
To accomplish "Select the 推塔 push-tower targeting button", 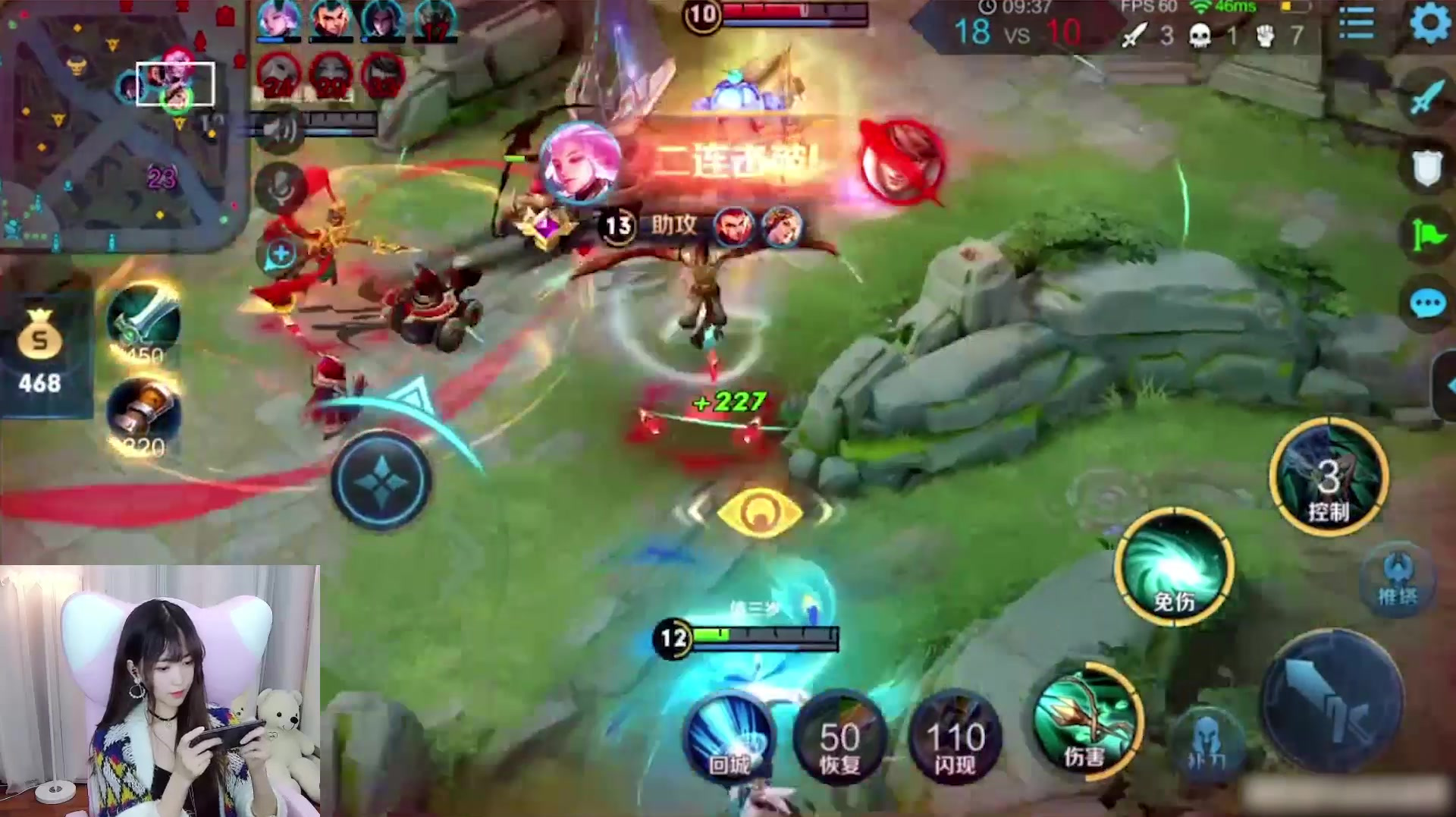I will point(1398,580).
